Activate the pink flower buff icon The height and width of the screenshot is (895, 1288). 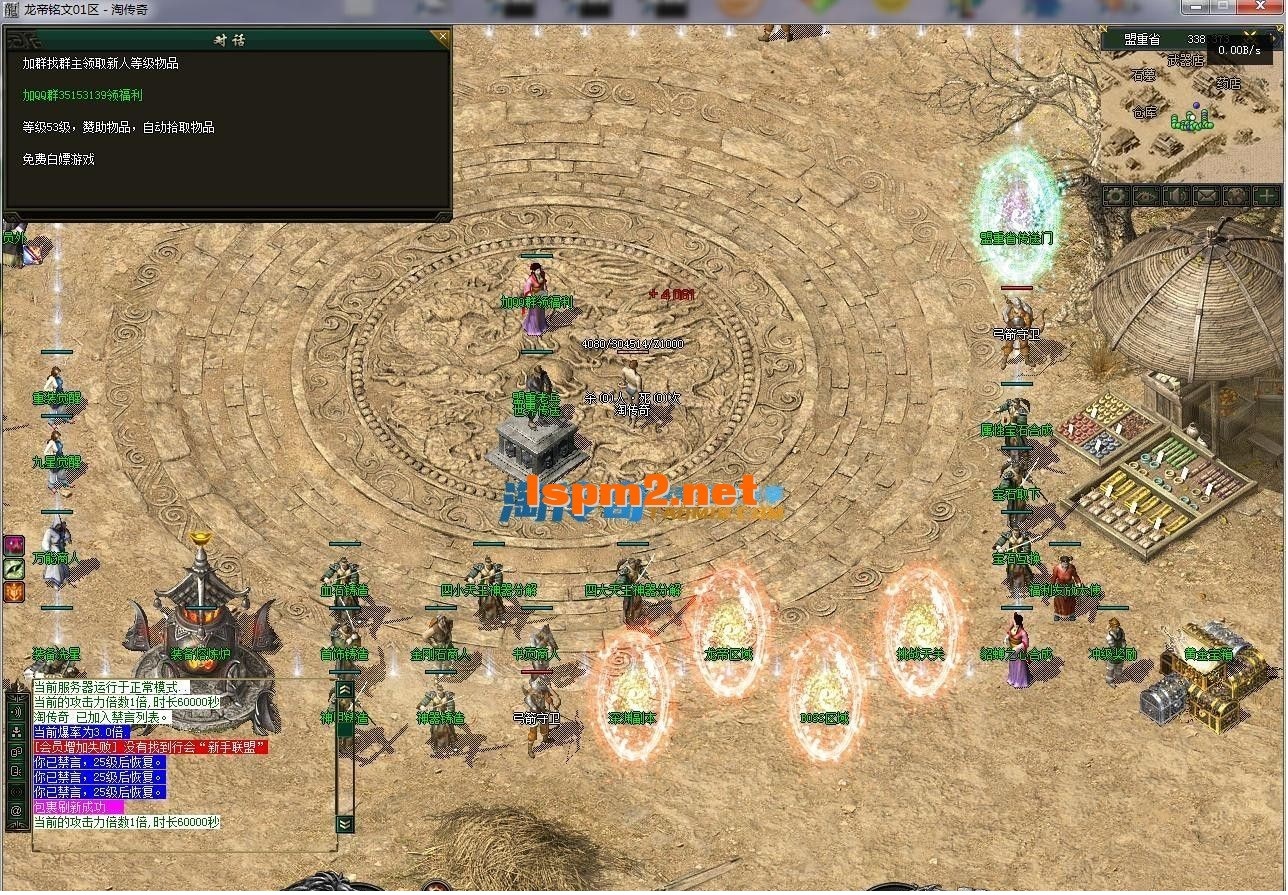point(15,545)
